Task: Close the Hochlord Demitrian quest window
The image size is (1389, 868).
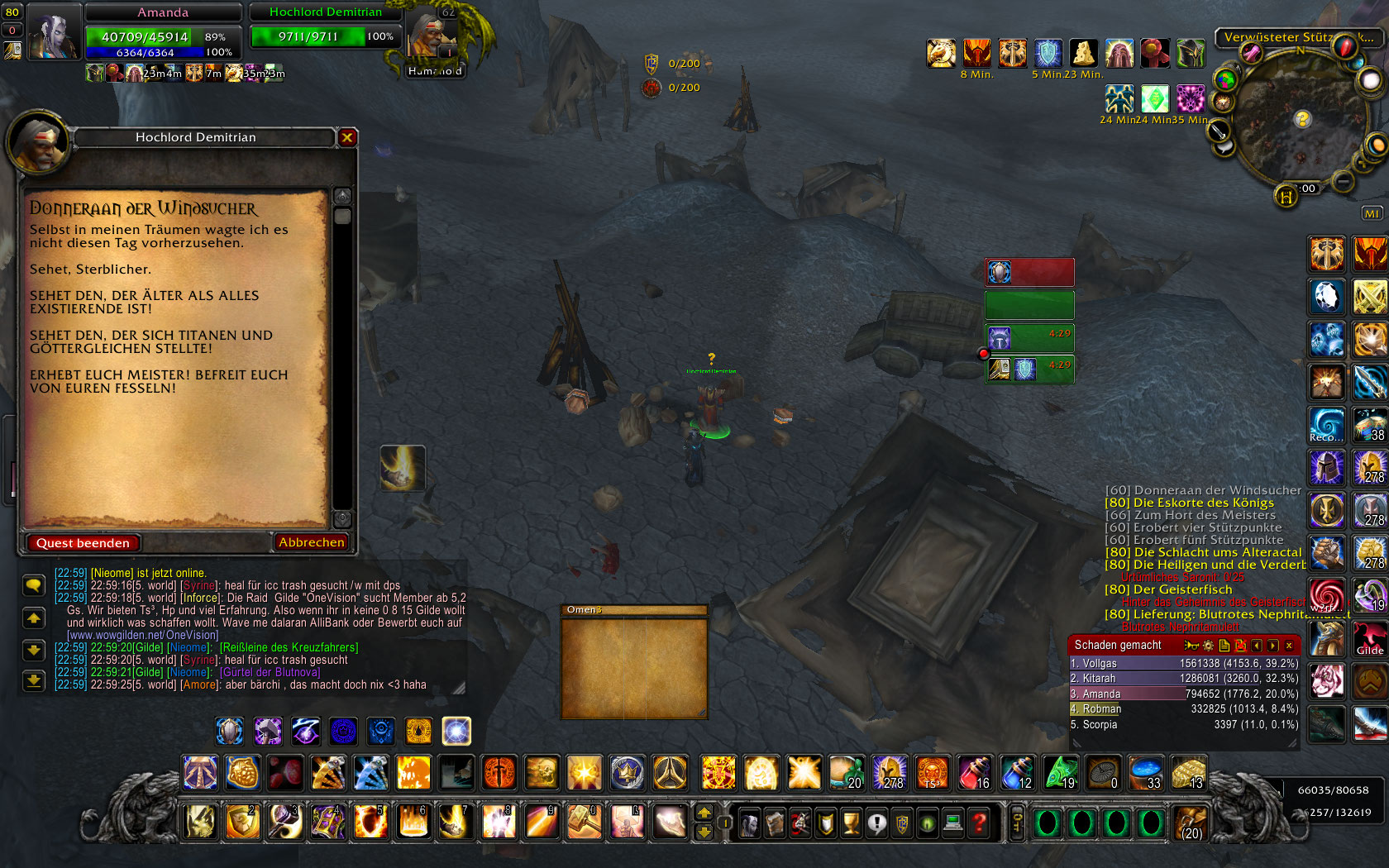Action: point(347,137)
